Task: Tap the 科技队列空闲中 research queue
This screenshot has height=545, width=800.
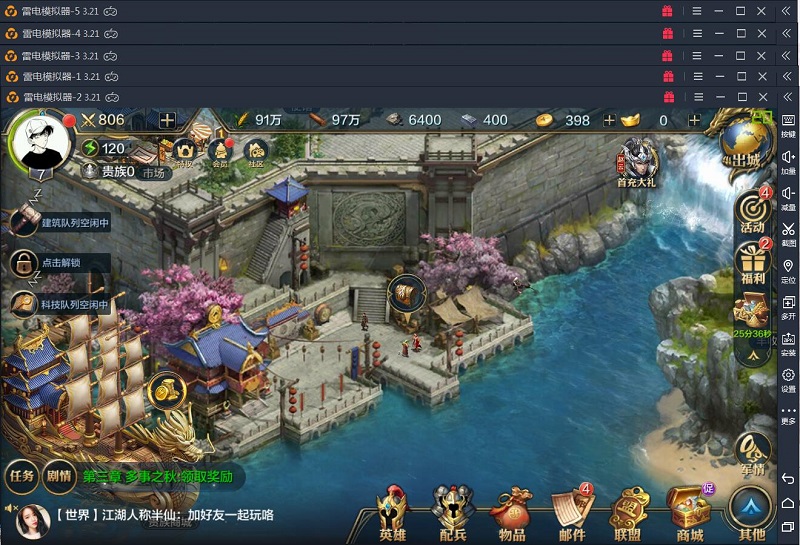Action: [62, 304]
